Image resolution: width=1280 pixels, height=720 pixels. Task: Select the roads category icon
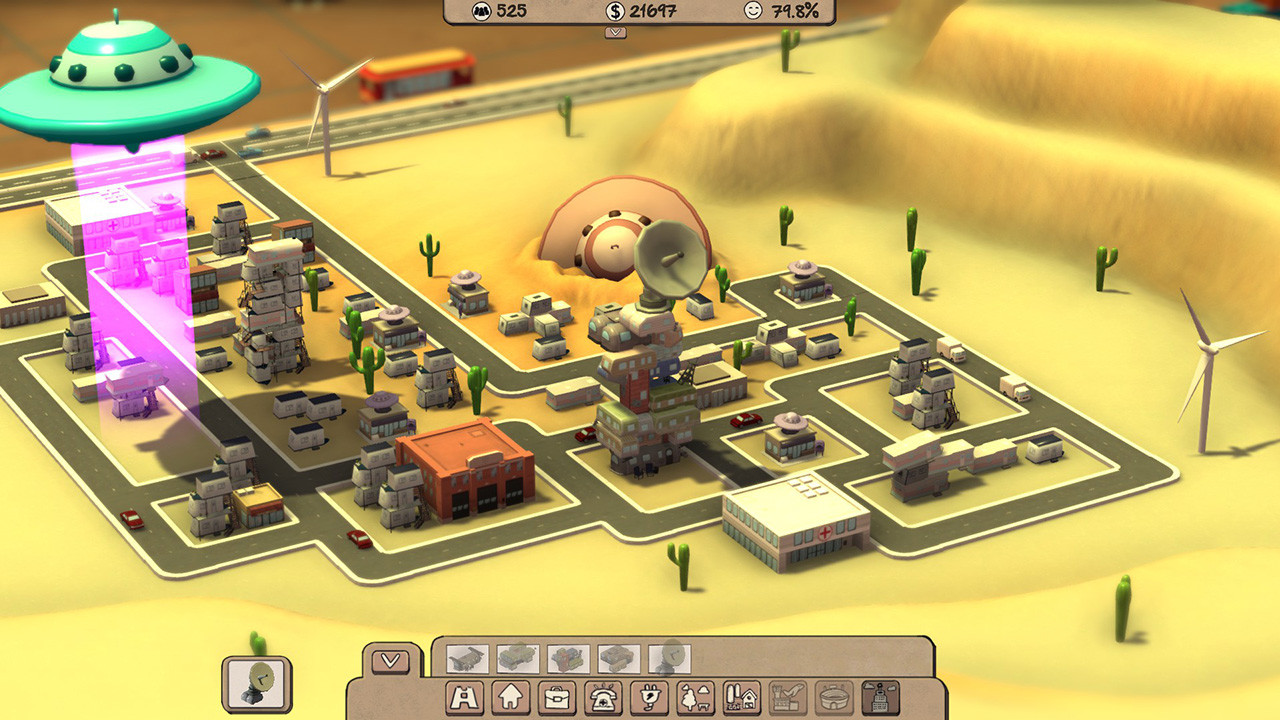[465, 698]
